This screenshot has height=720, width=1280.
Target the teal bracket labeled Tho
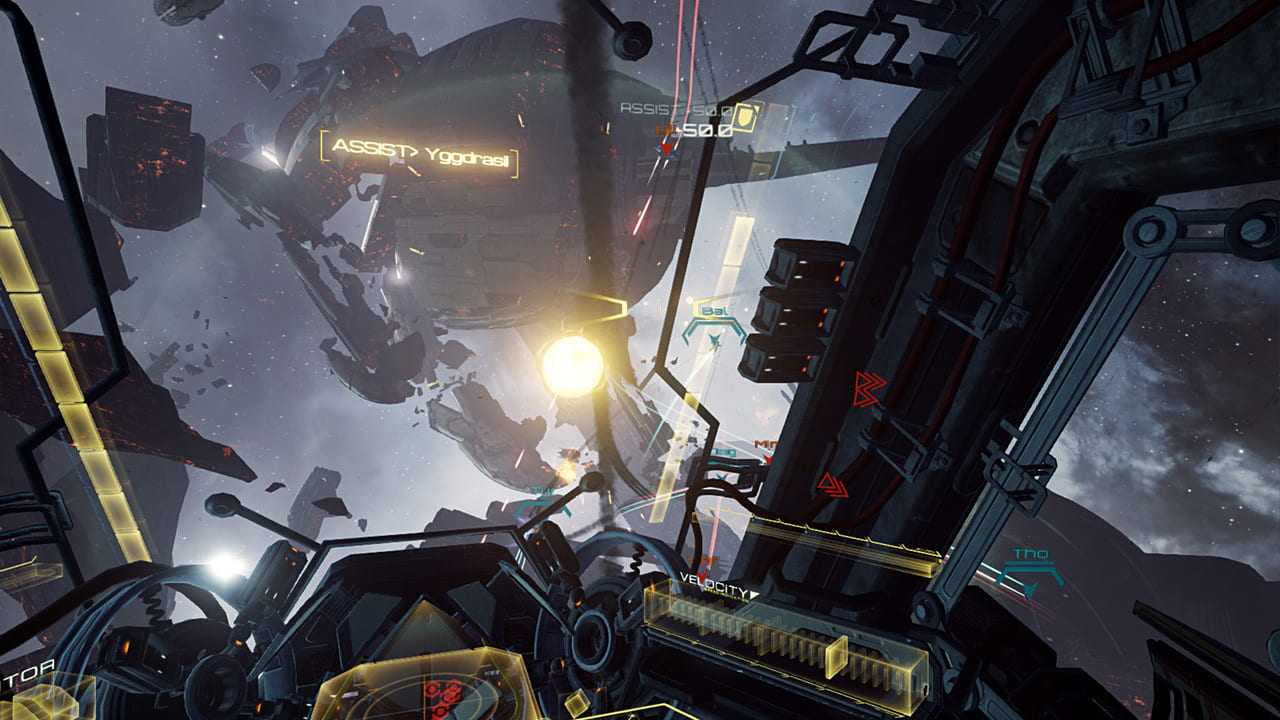click(x=1030, y=571)
